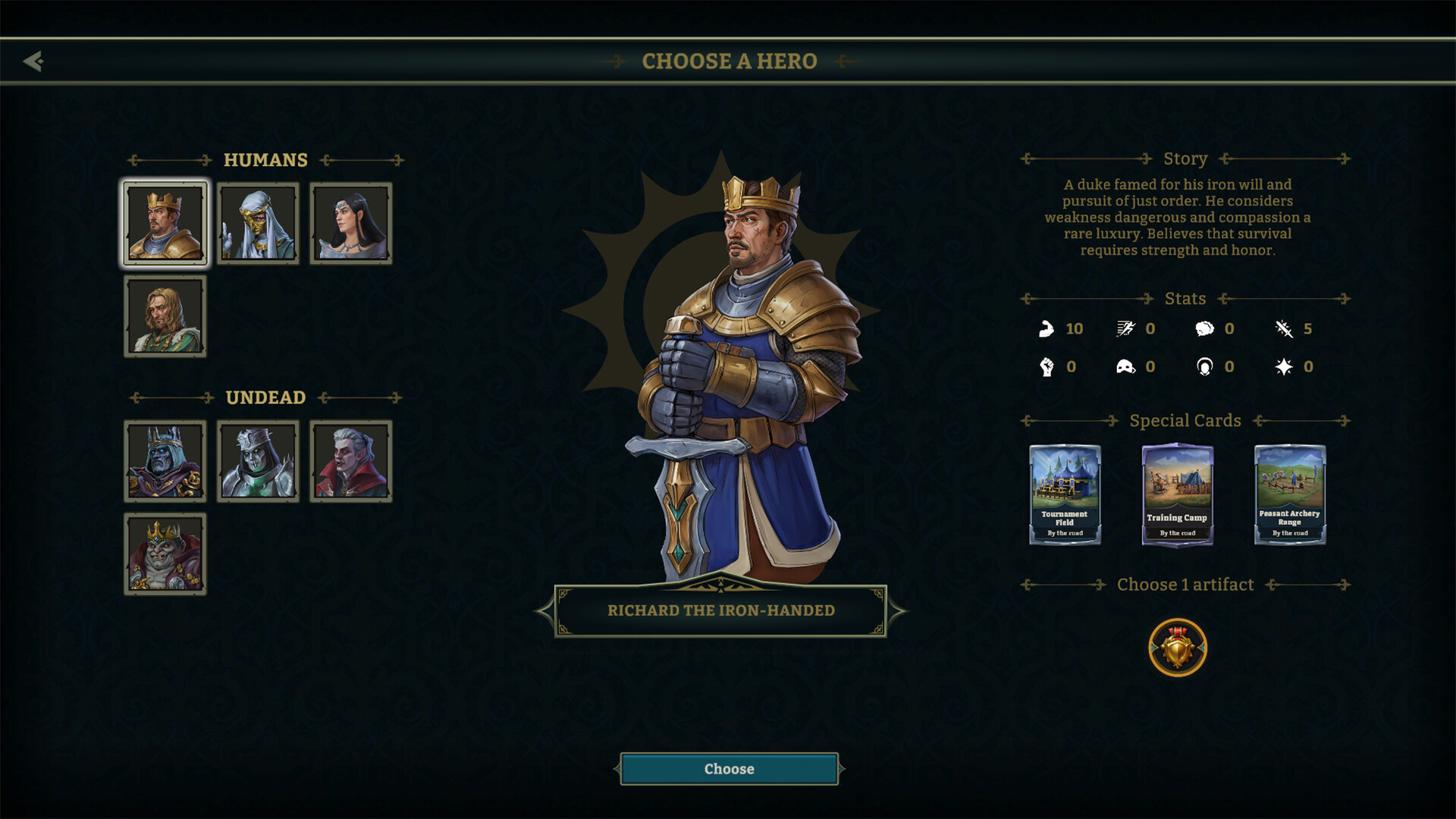Select the golden shield artifact
1456x819 pixels.
pyautogui.click(x=1177, y=648)
